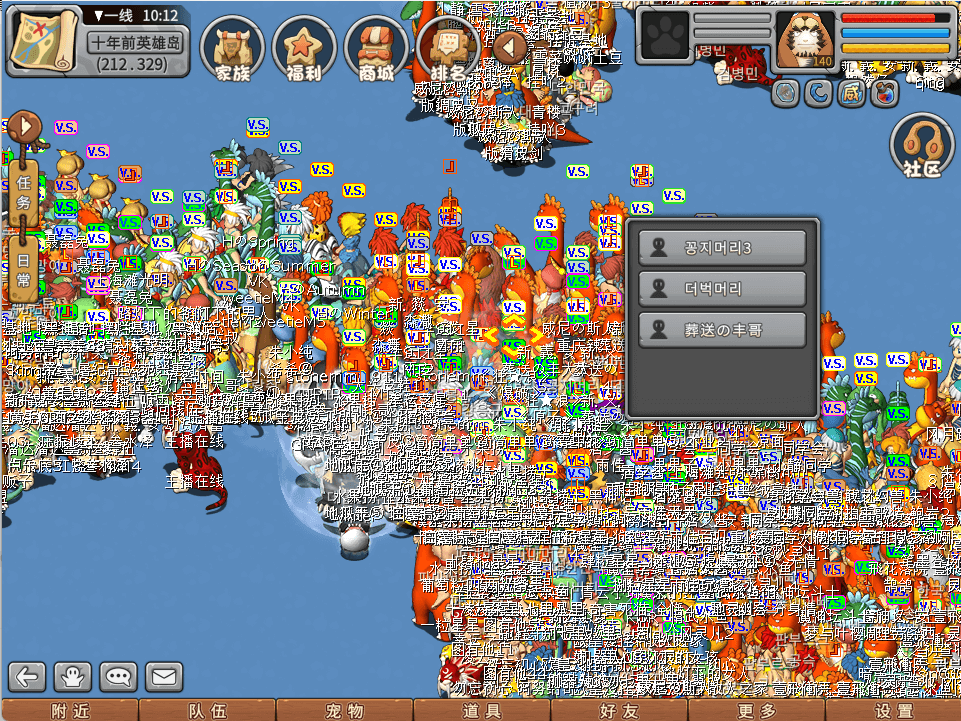Image resolution: width=961 pixels, height=721 pixels.
Task: Select the empty pet paw slot
Action: click(663, 39)
